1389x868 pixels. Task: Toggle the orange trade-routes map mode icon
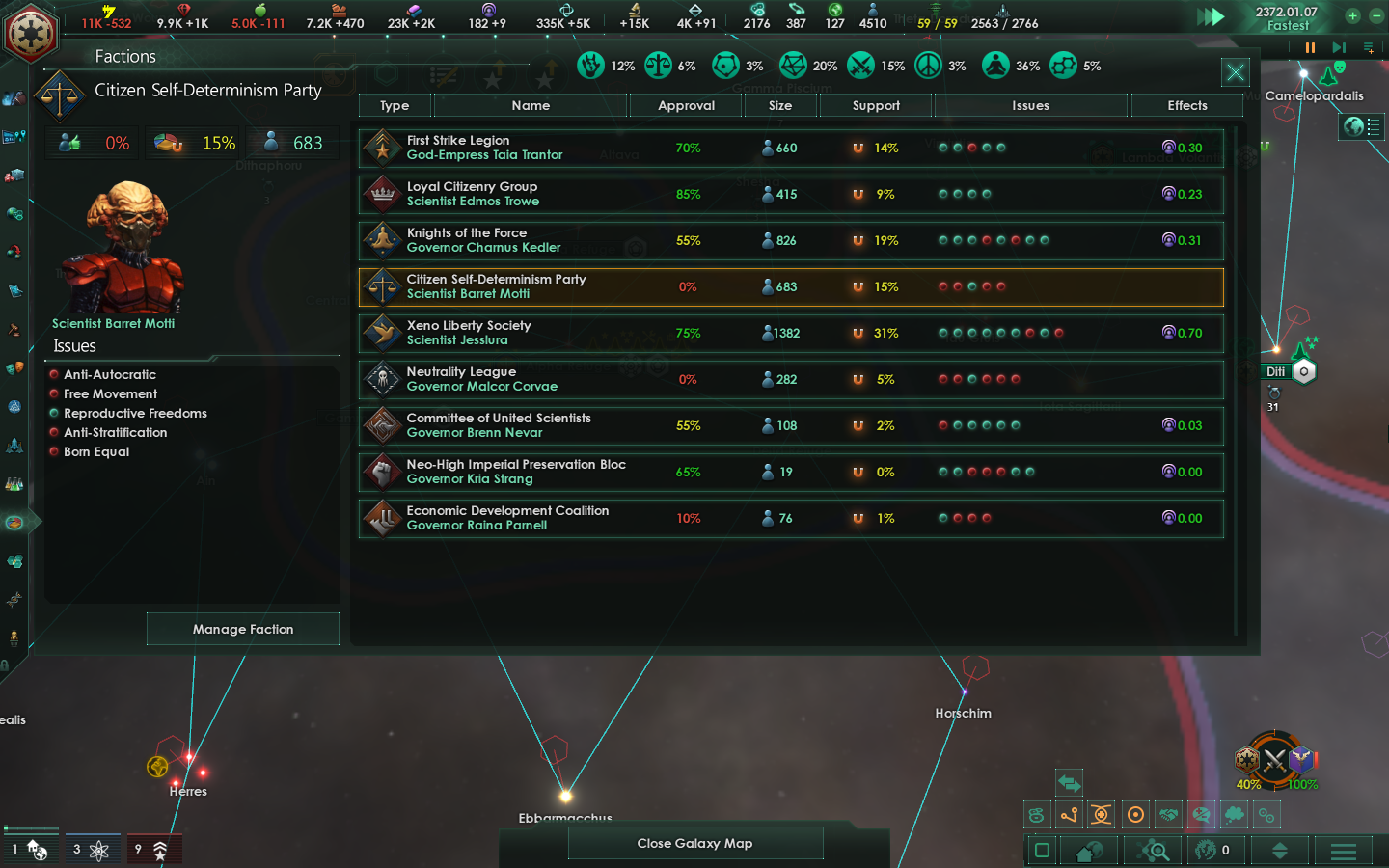pos(1069,814)
